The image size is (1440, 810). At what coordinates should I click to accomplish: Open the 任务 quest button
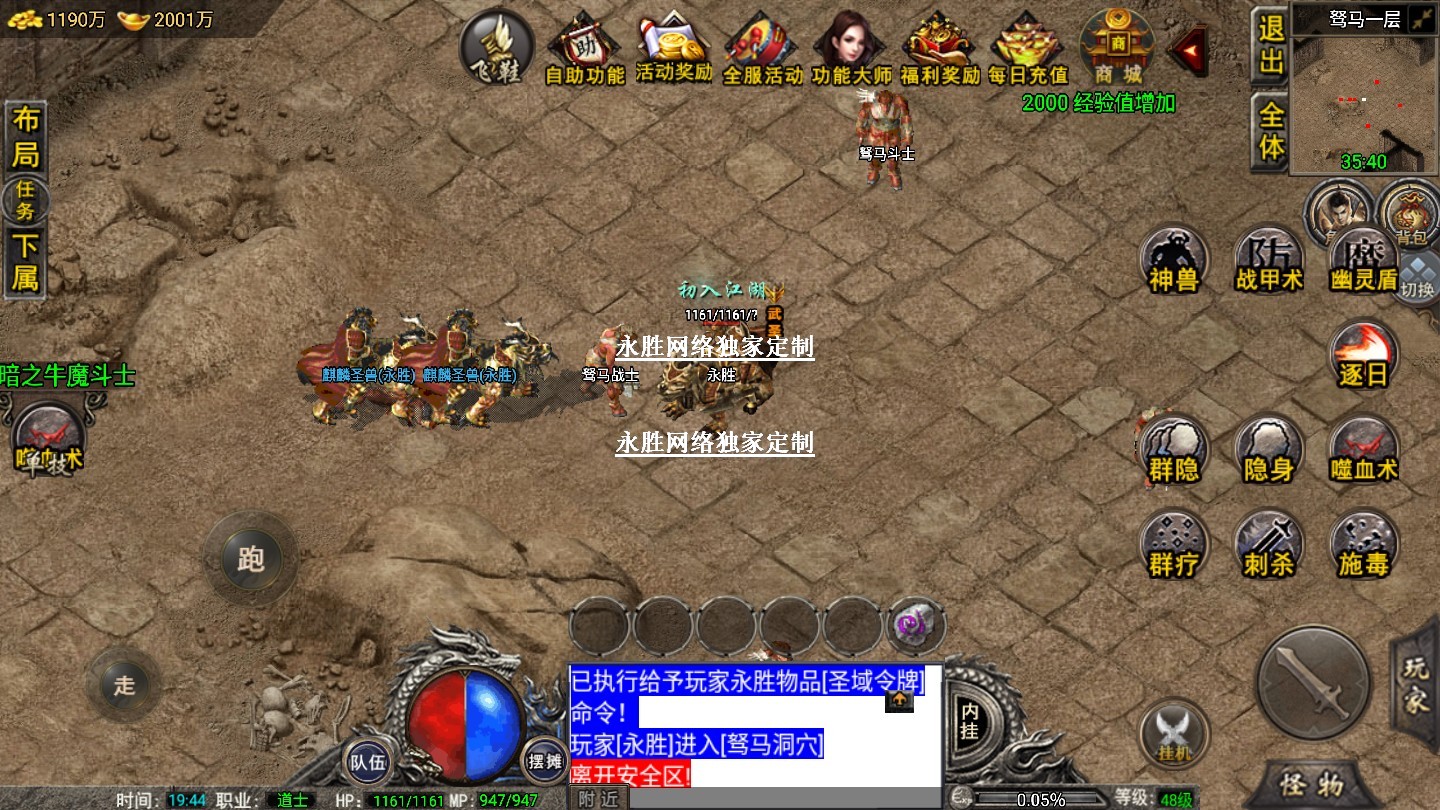tap(25, 200)
